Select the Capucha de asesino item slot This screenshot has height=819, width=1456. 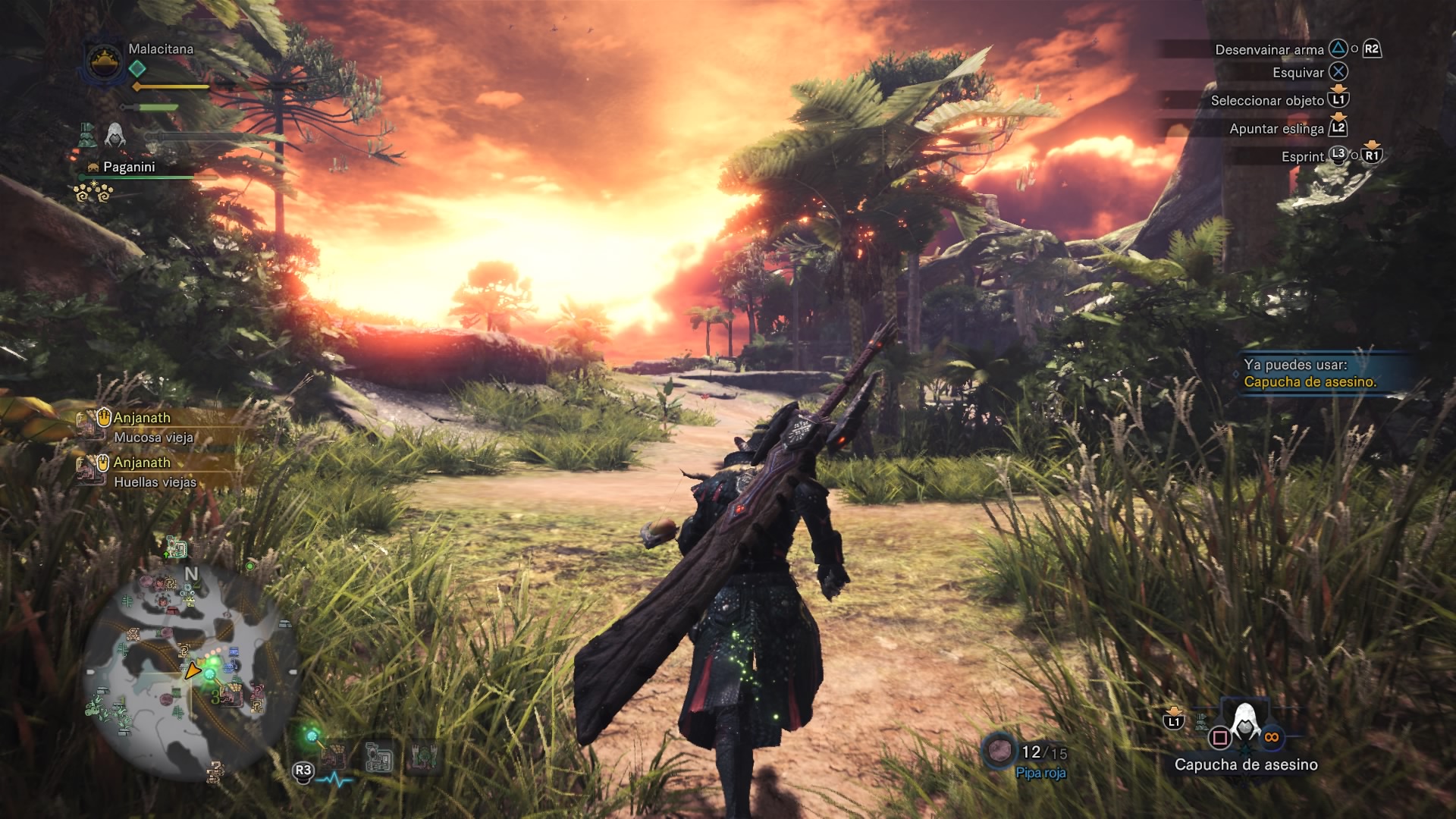tap(1245, 725)
